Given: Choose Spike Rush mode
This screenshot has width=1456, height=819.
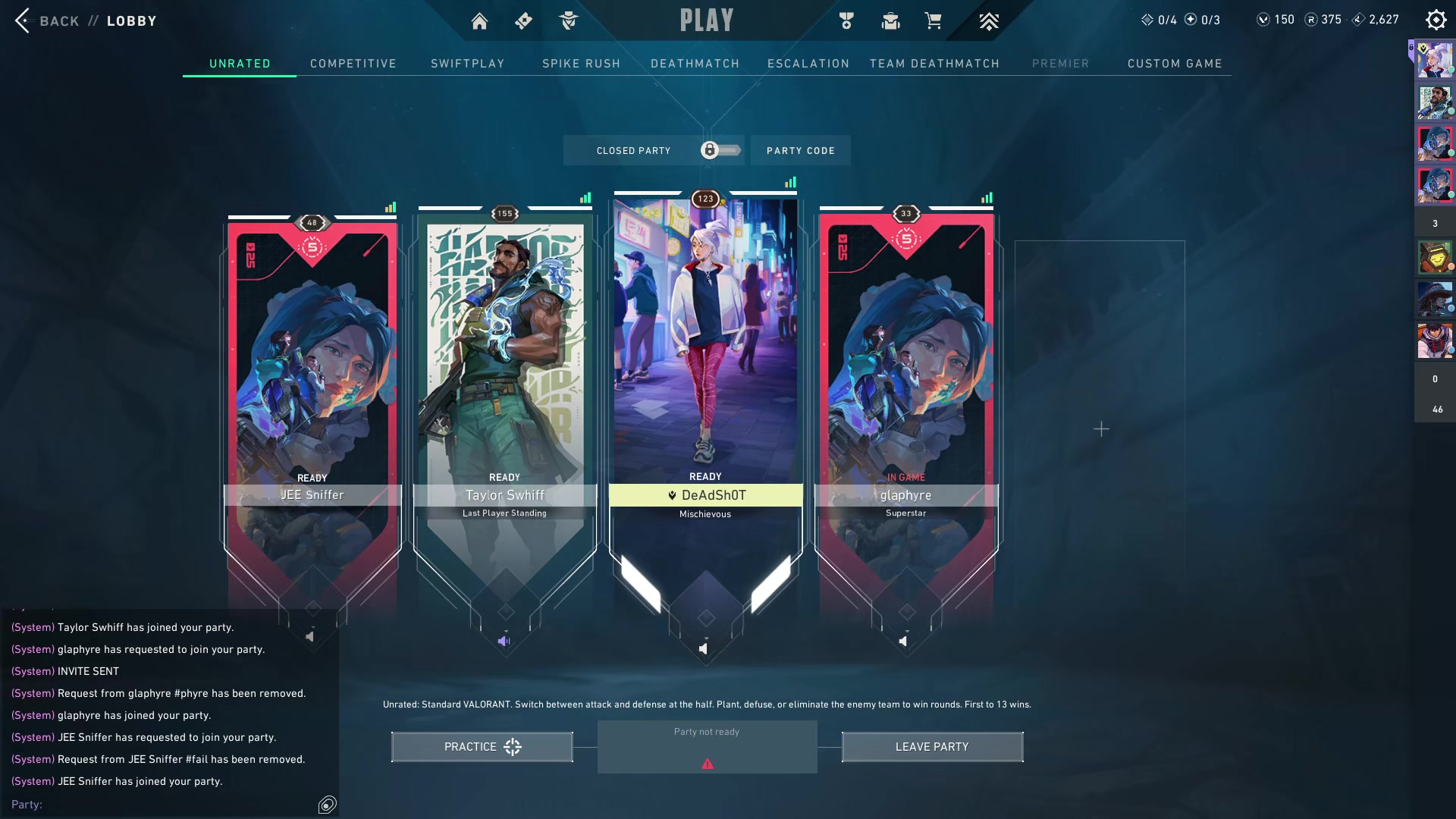Looking at the screenshot, I should 581,64.
